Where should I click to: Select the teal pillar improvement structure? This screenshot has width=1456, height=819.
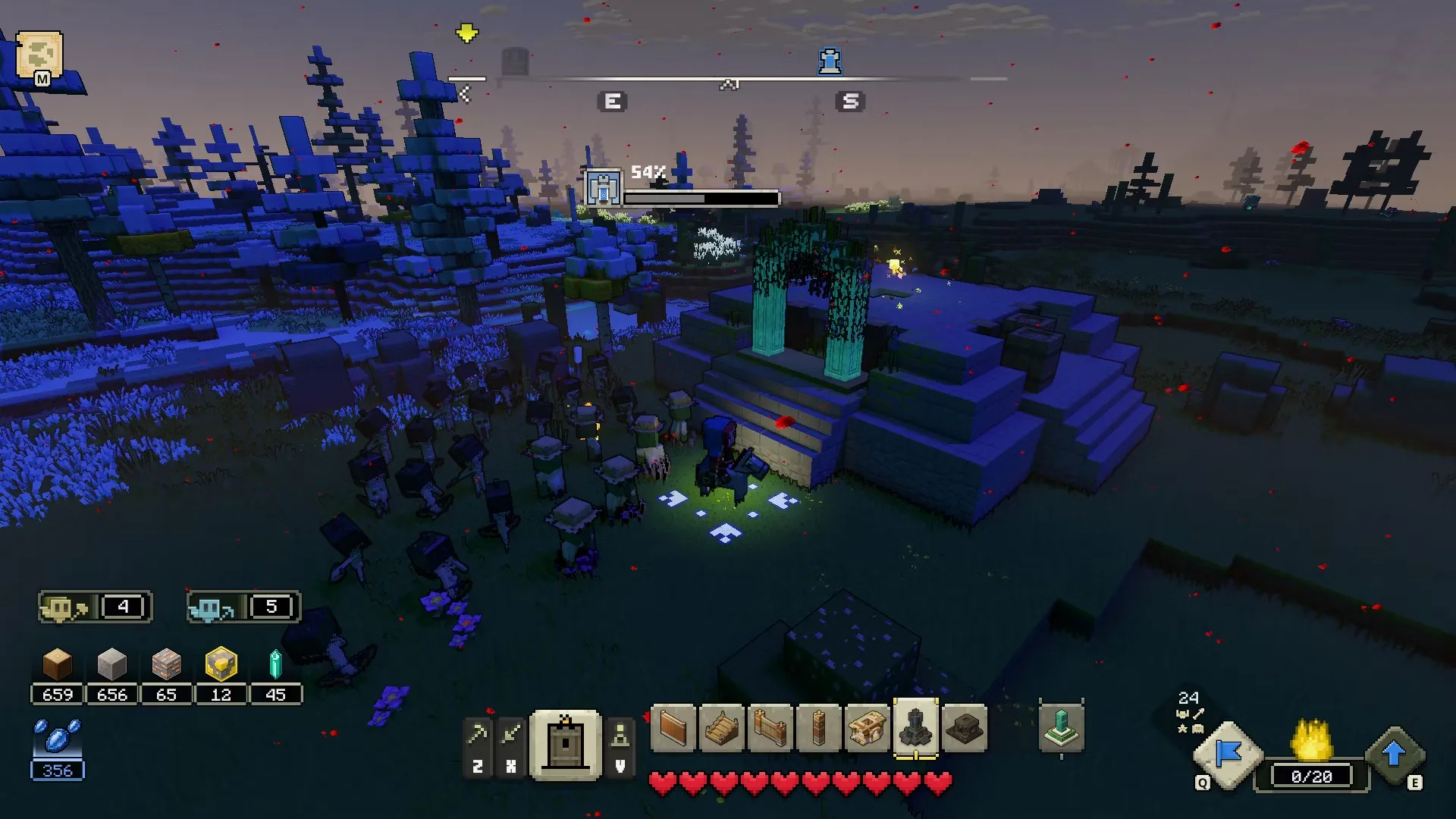(x=1060, y=729)
